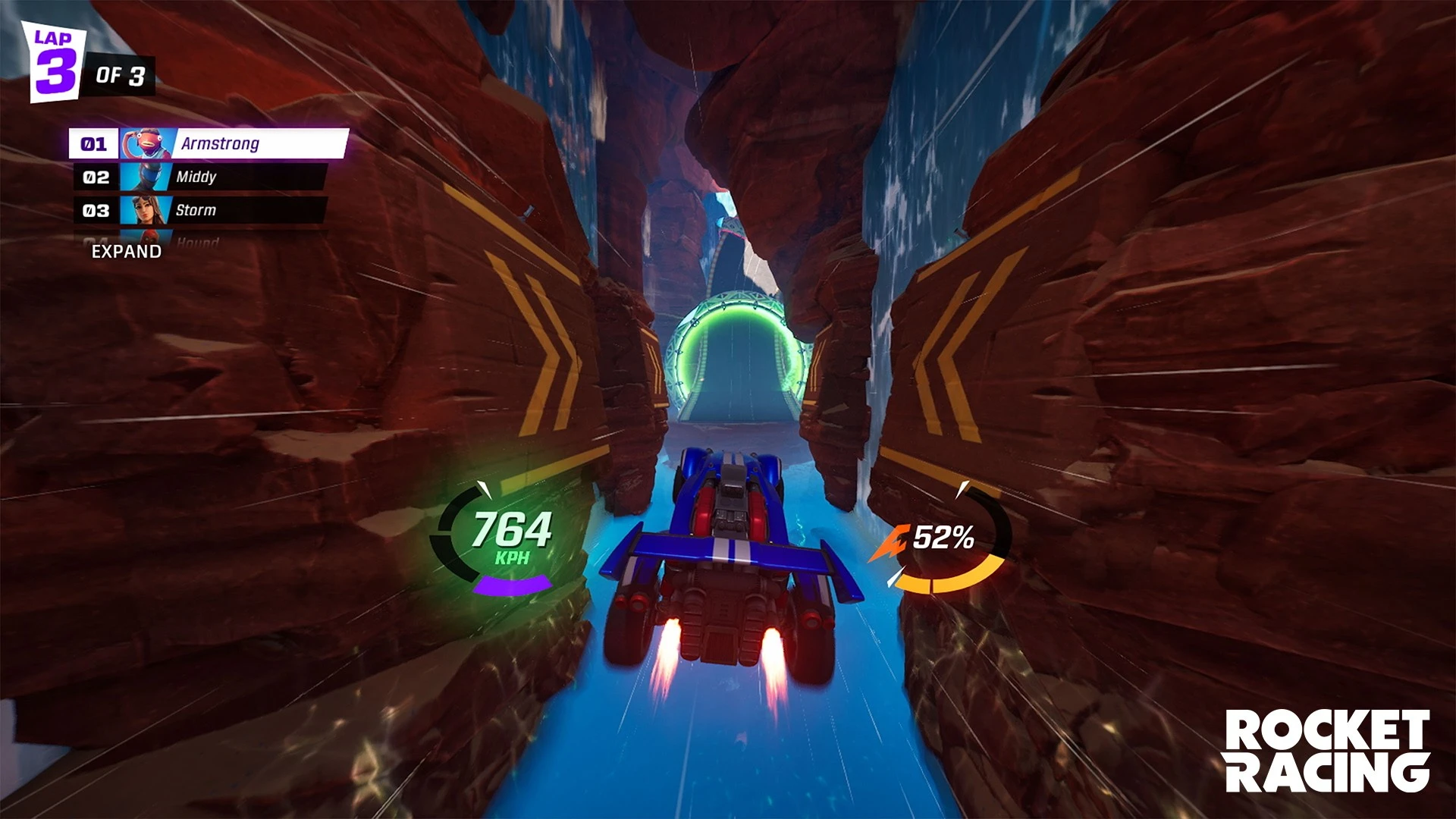Select Armstrong's first place leaderboard row

point(209,143)
